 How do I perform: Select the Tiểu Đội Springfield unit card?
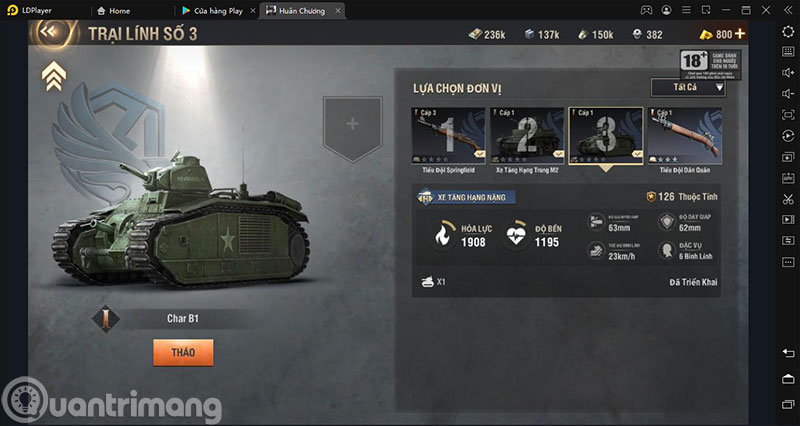click(x=445, y=137)
